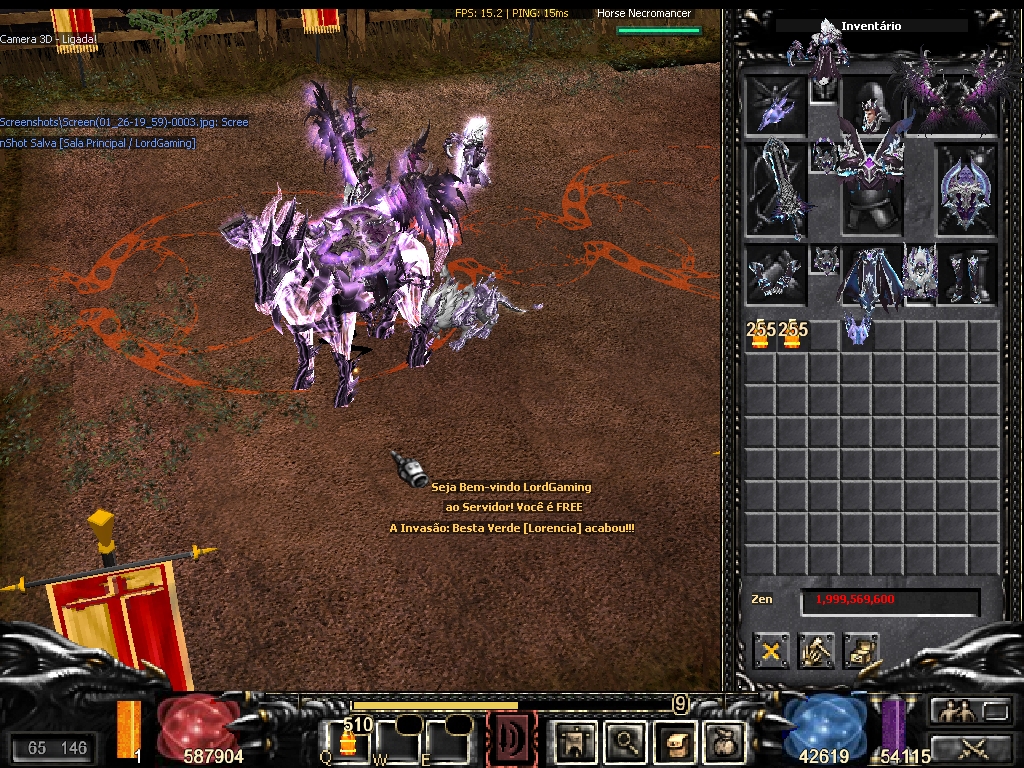Open the repair hammer button
The height and width of the screenshot is (768, 1024).
tap(816, 652)
